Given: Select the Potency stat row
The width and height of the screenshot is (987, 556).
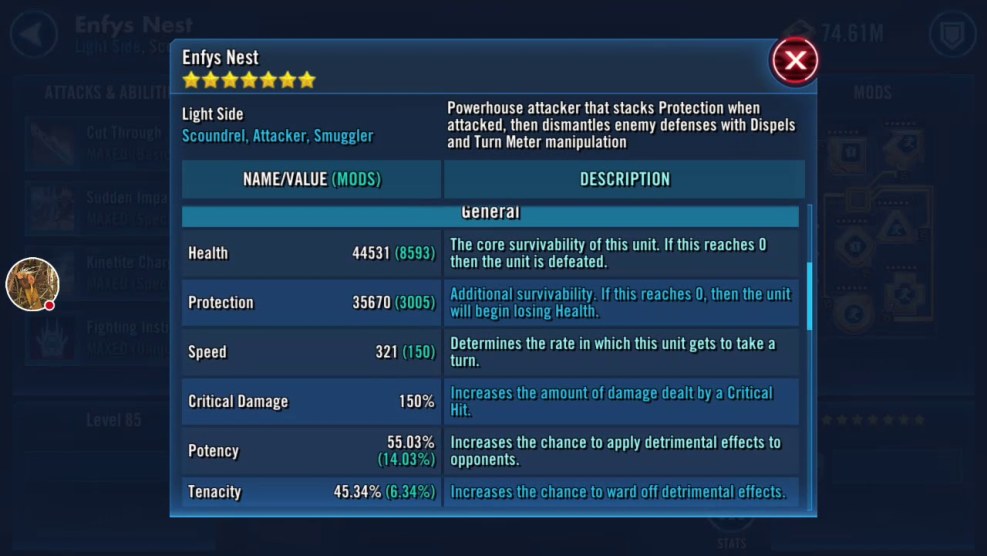Looking at the screenshot, I should (311, 450).
